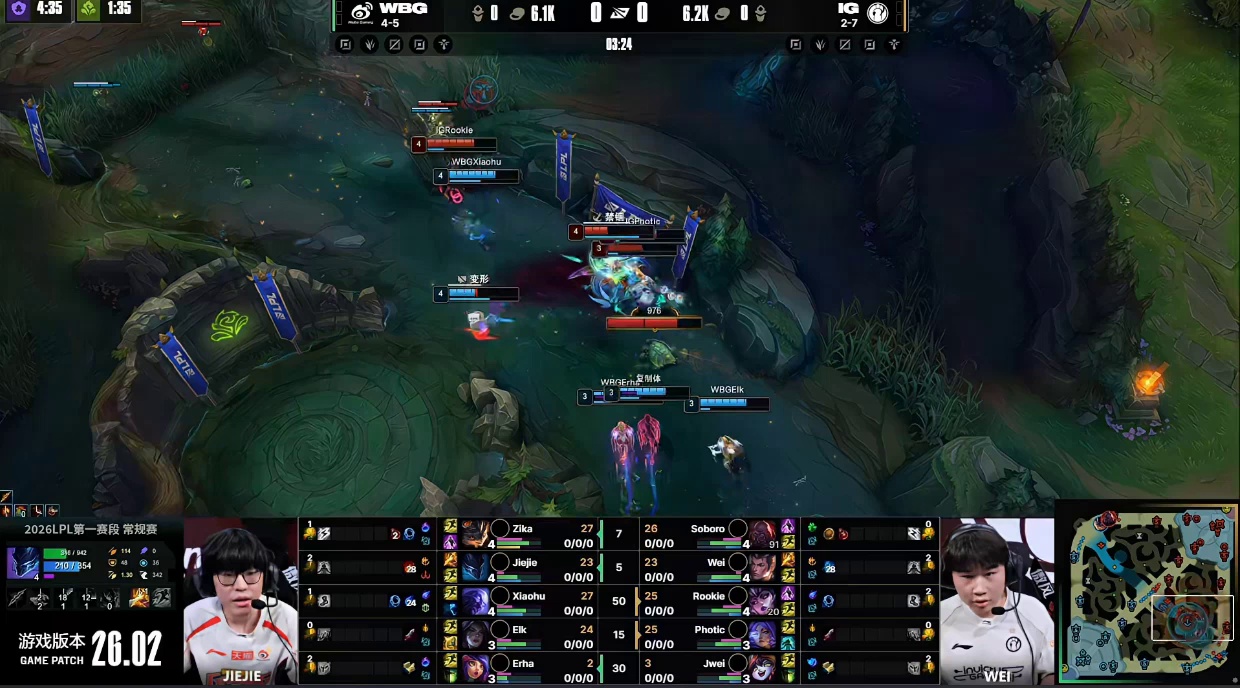Click the purple Baron timer icon

click(18, 9)
